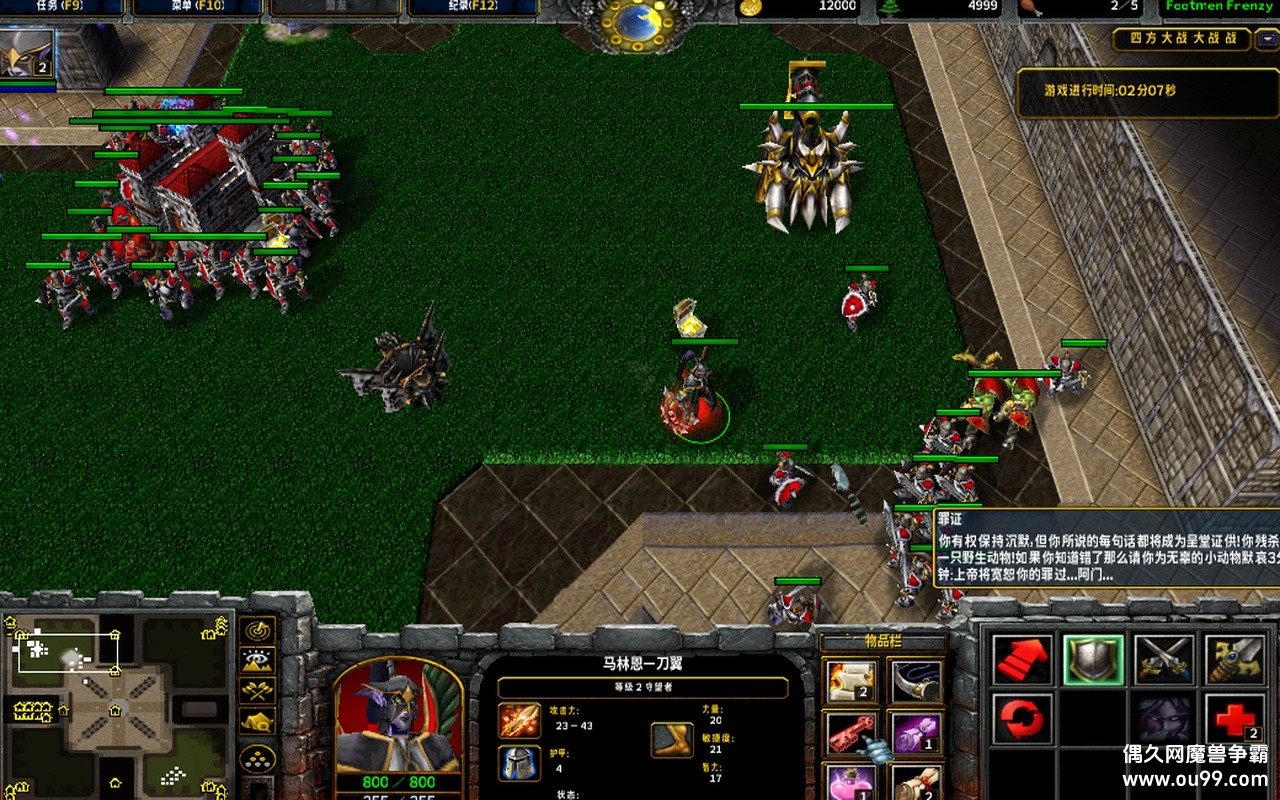Open the Log (F12) button

(471, 7)
